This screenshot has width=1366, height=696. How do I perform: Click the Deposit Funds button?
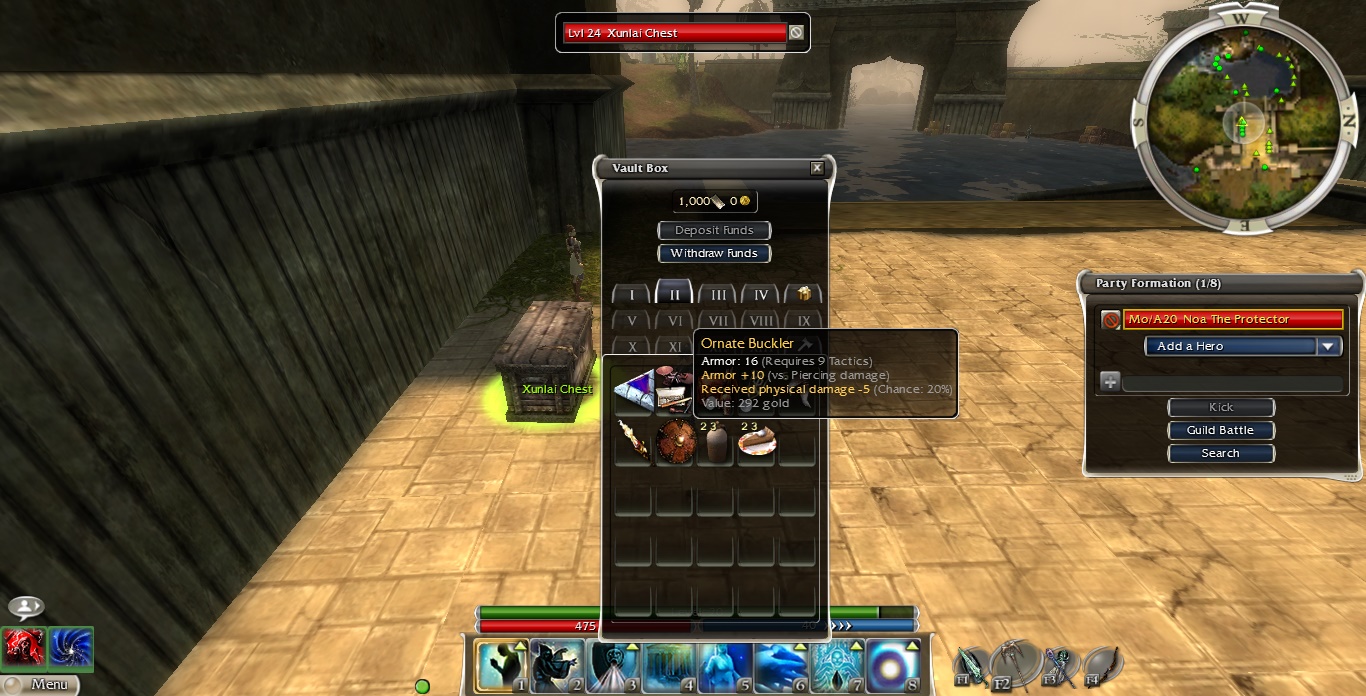pos(714,230)
